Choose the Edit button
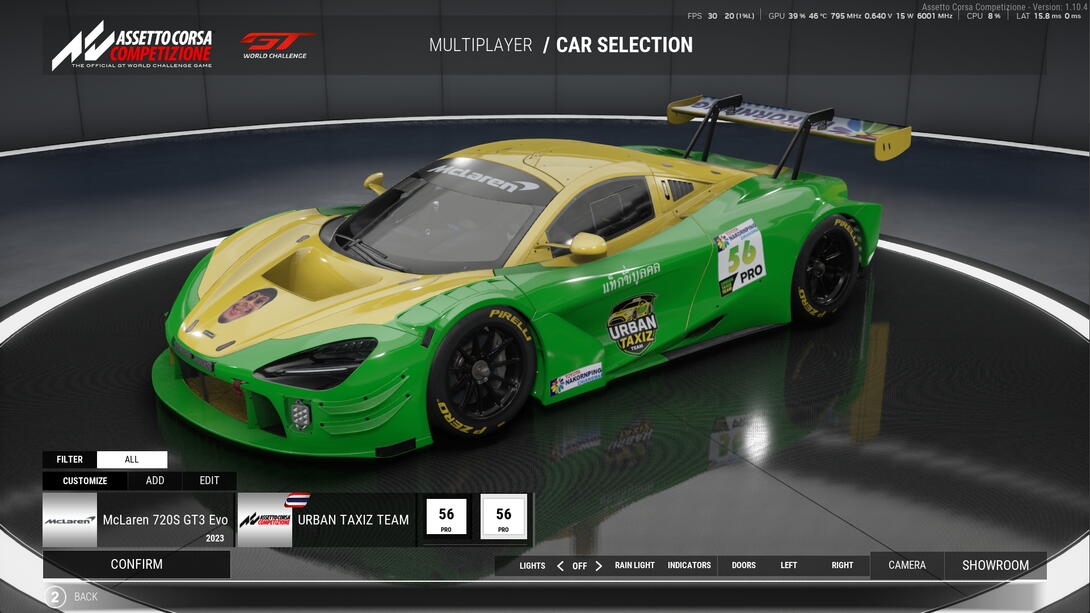The height and width of the screenshot is (613, 1090). (x=209, y=481)
